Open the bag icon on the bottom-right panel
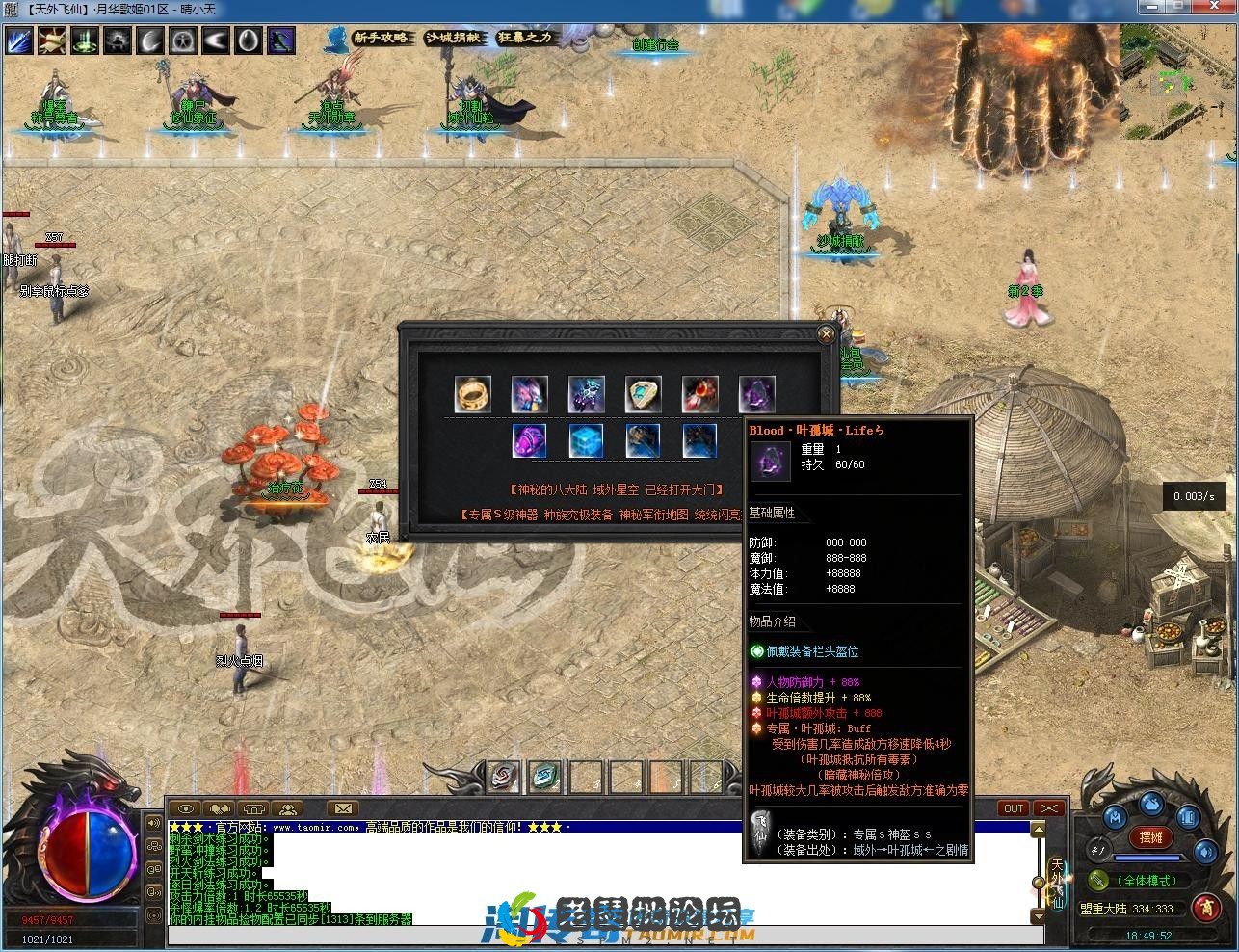 (x=1152, y=806)
